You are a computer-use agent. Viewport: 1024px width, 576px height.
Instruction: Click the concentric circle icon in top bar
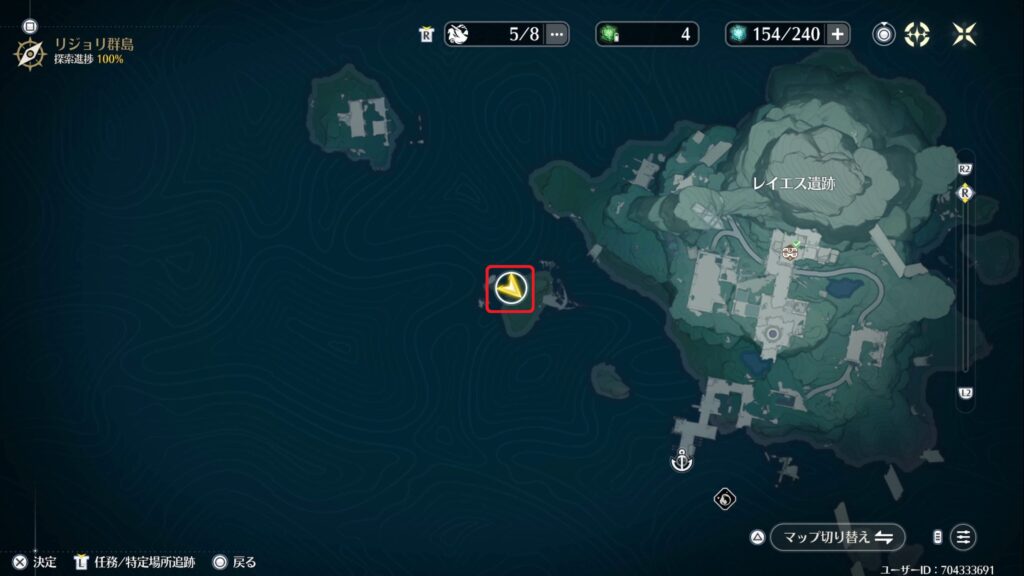[x=883, y=34]
